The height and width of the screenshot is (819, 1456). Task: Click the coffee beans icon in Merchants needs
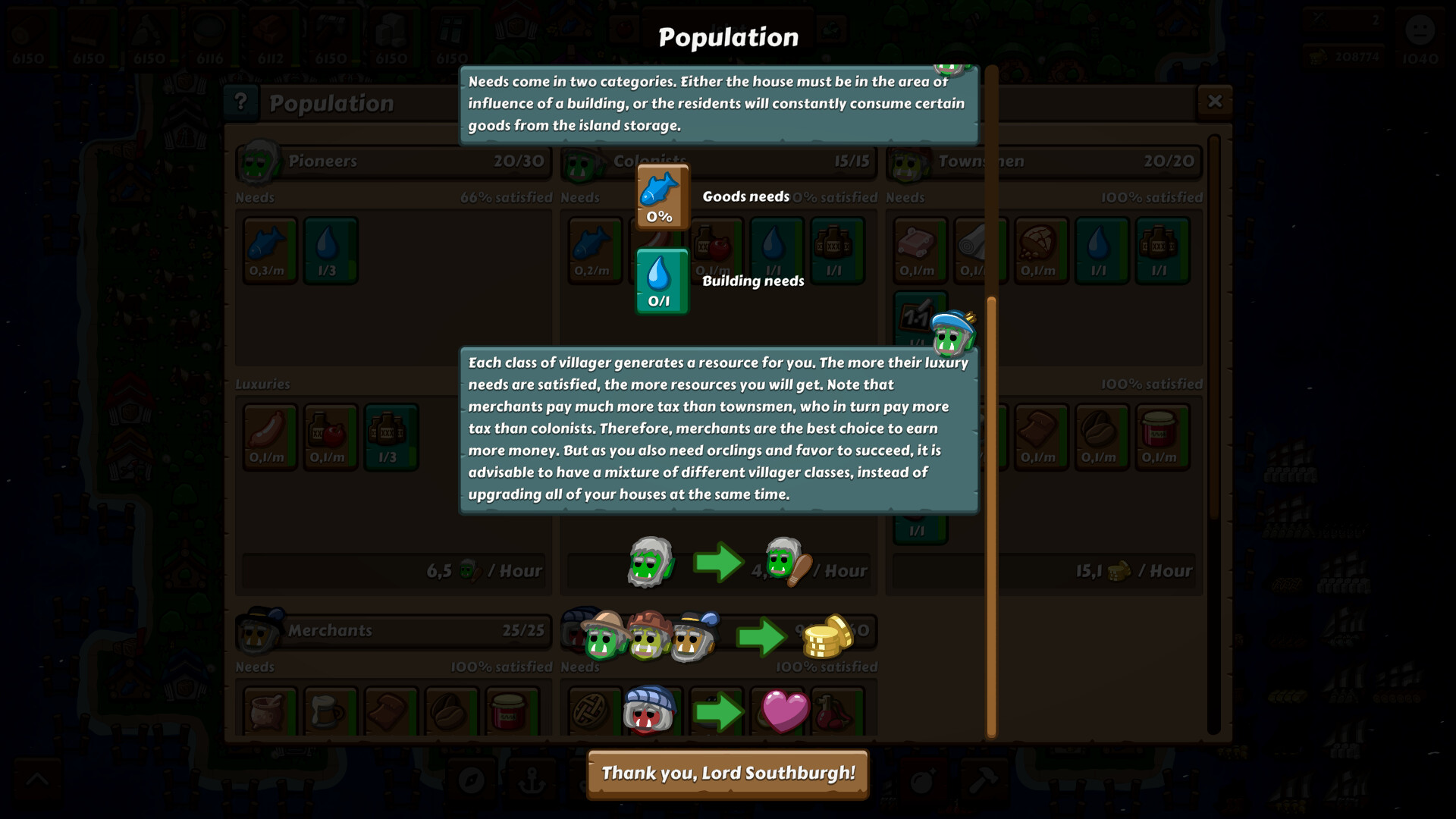[451, 713]
